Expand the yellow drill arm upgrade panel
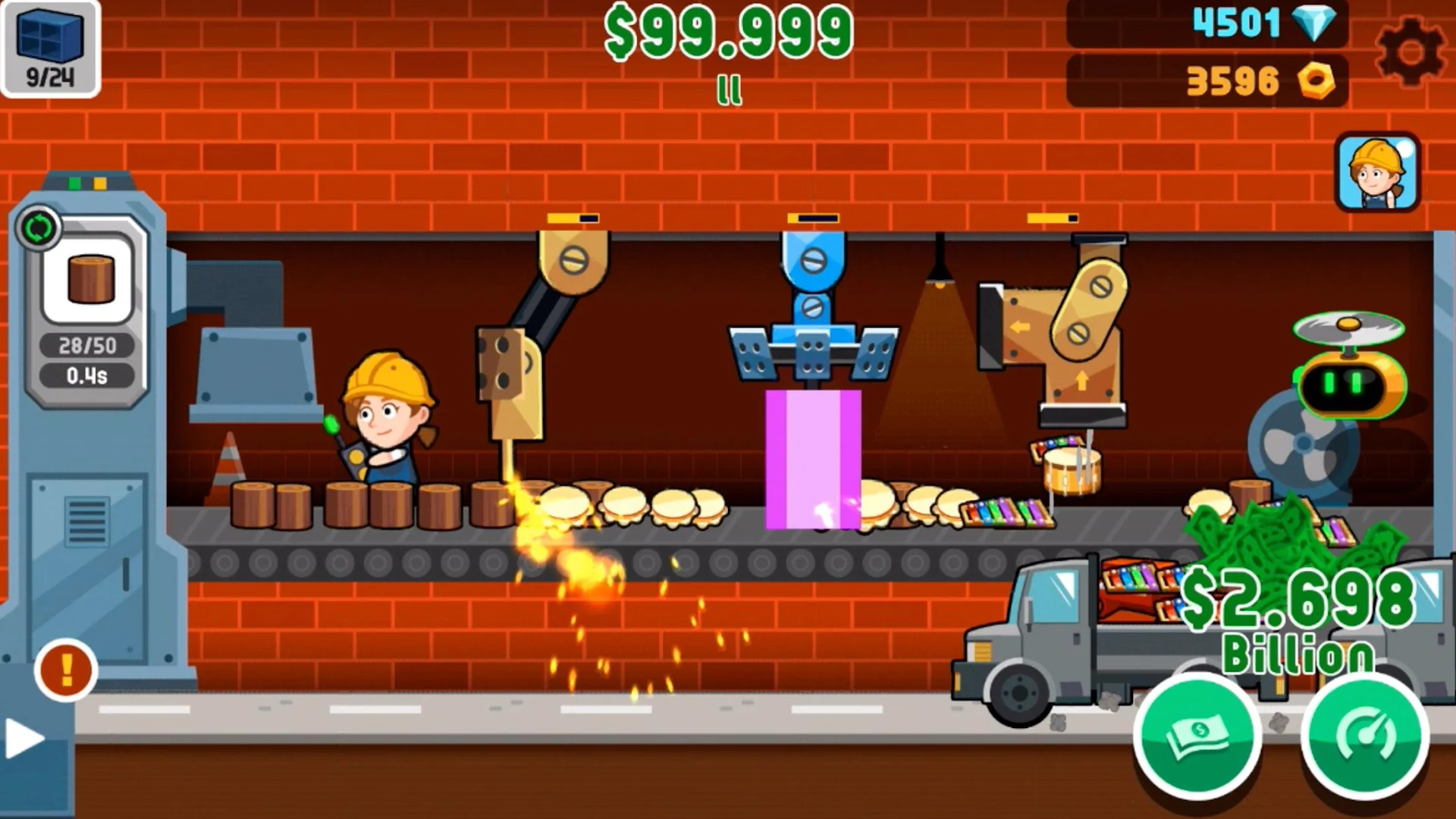 pyautogui.click(x=573, y=218)
